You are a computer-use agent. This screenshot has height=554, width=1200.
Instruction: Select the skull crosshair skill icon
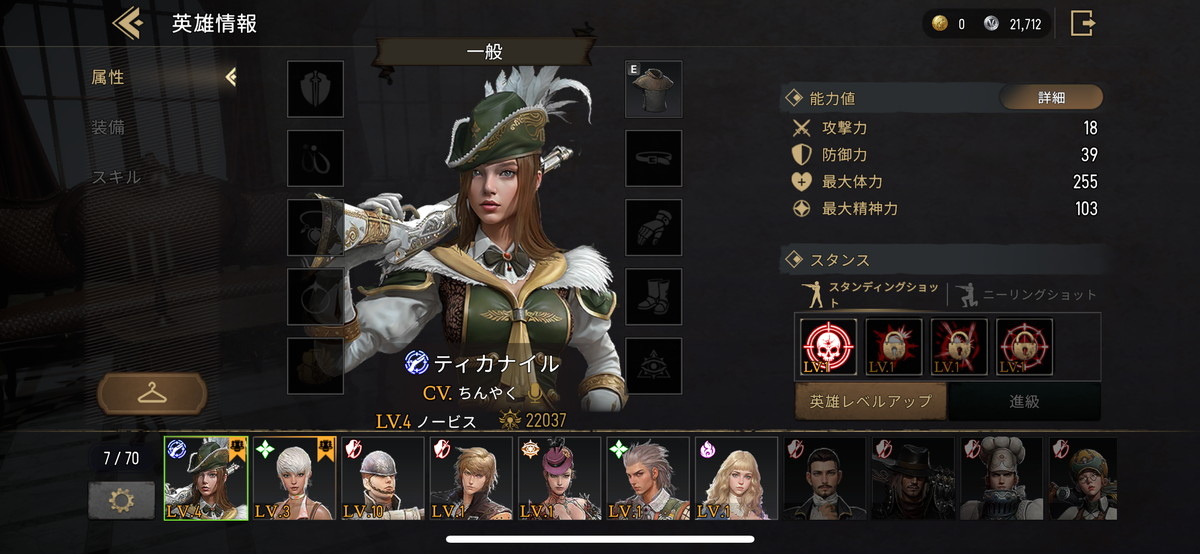[x=829, y=347]
